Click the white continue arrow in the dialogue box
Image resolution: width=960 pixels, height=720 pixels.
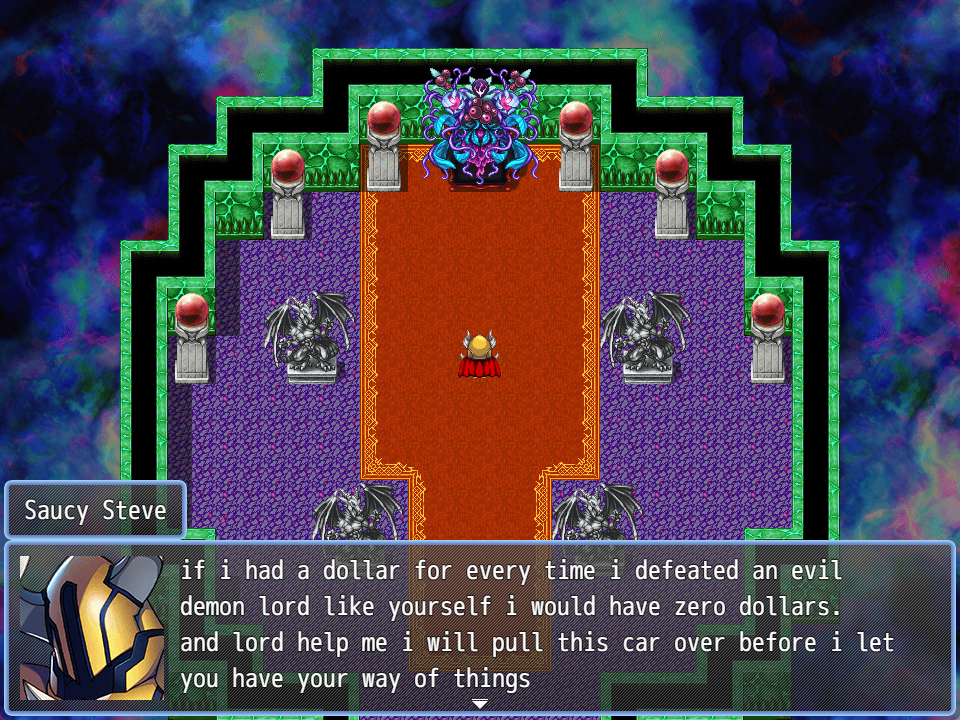(x=480, y=704)
